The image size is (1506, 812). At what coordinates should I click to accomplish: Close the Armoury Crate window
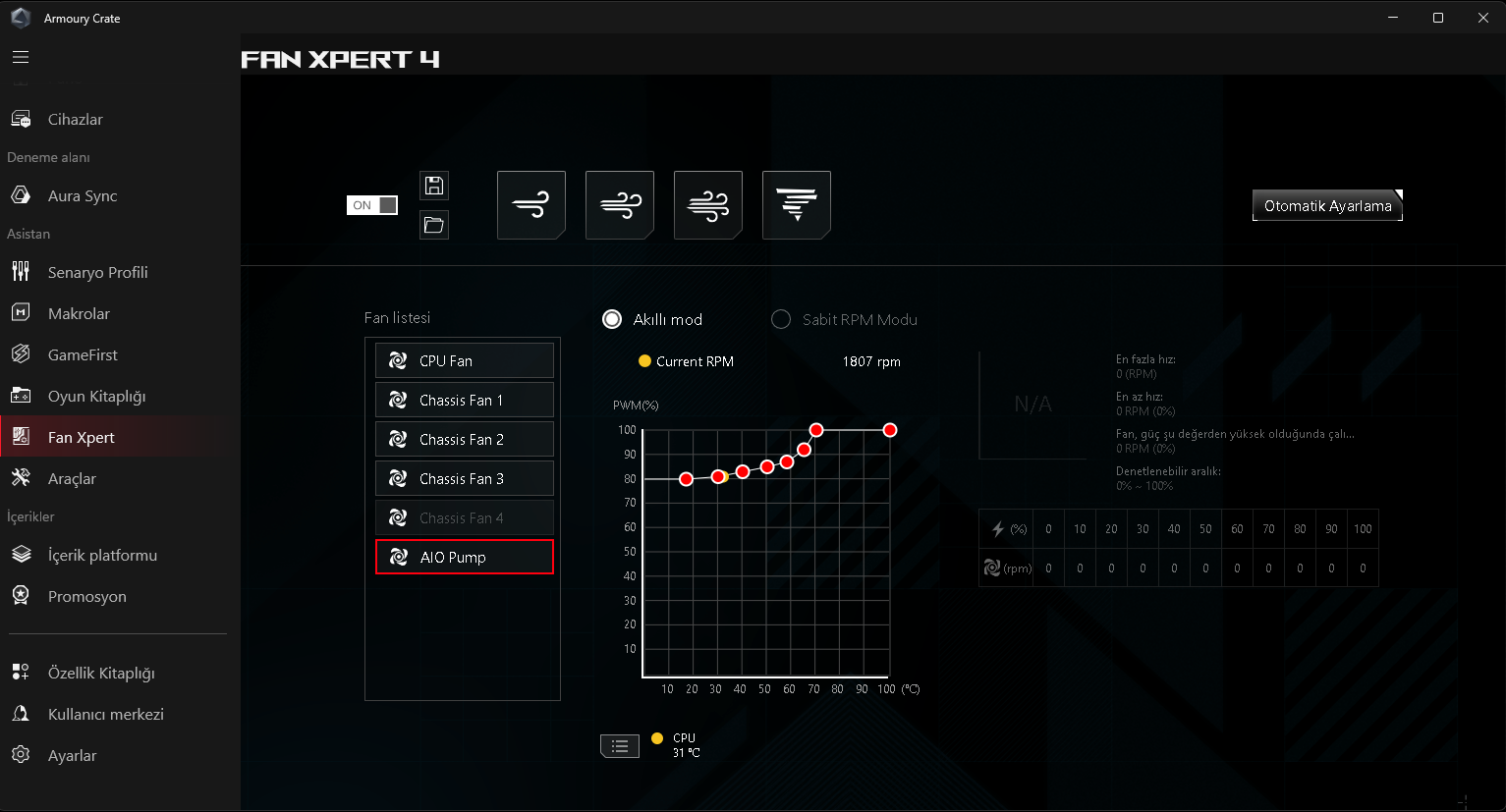tap(1483, 18)
